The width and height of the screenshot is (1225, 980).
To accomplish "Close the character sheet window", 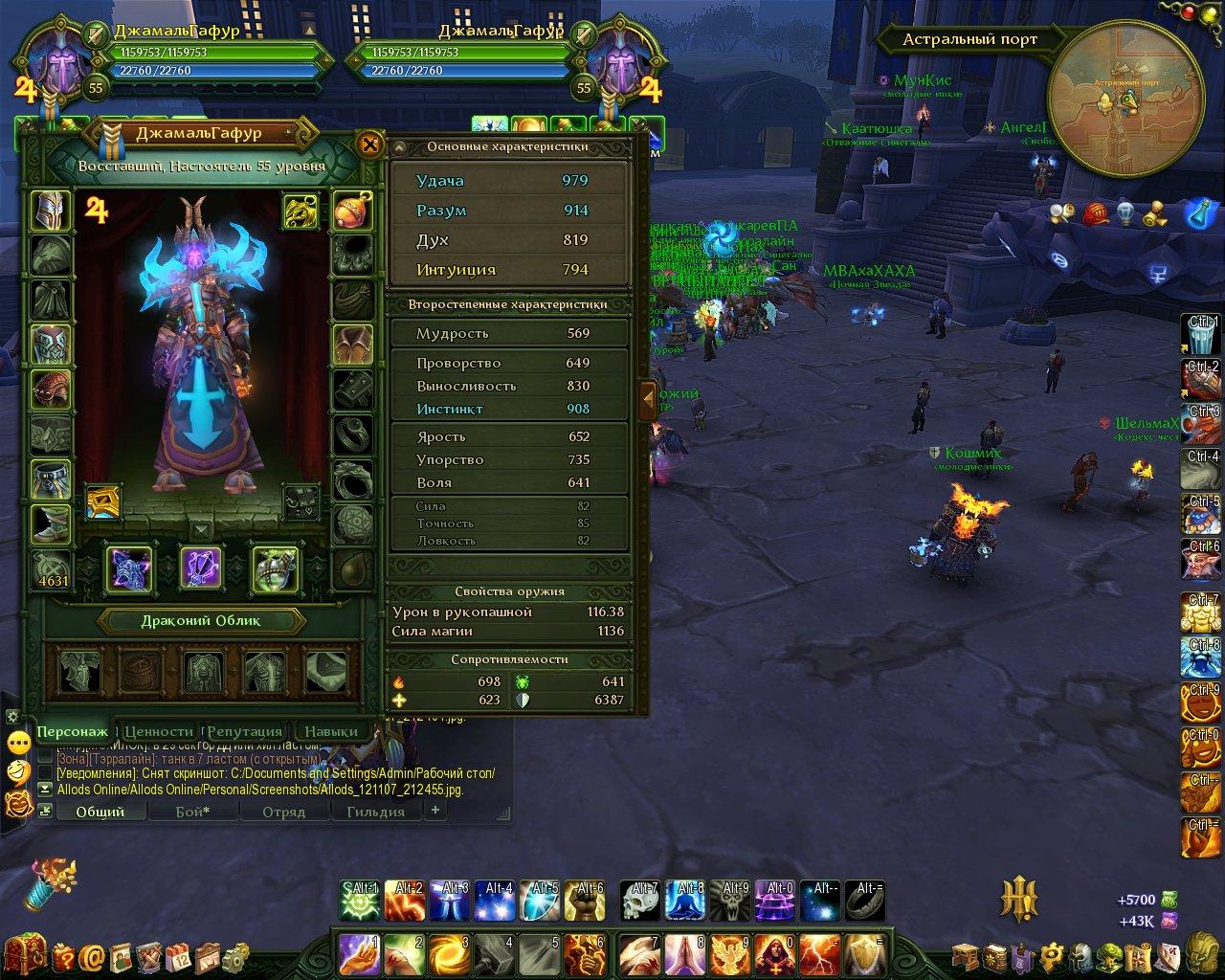I will click(x=369, y=145).
